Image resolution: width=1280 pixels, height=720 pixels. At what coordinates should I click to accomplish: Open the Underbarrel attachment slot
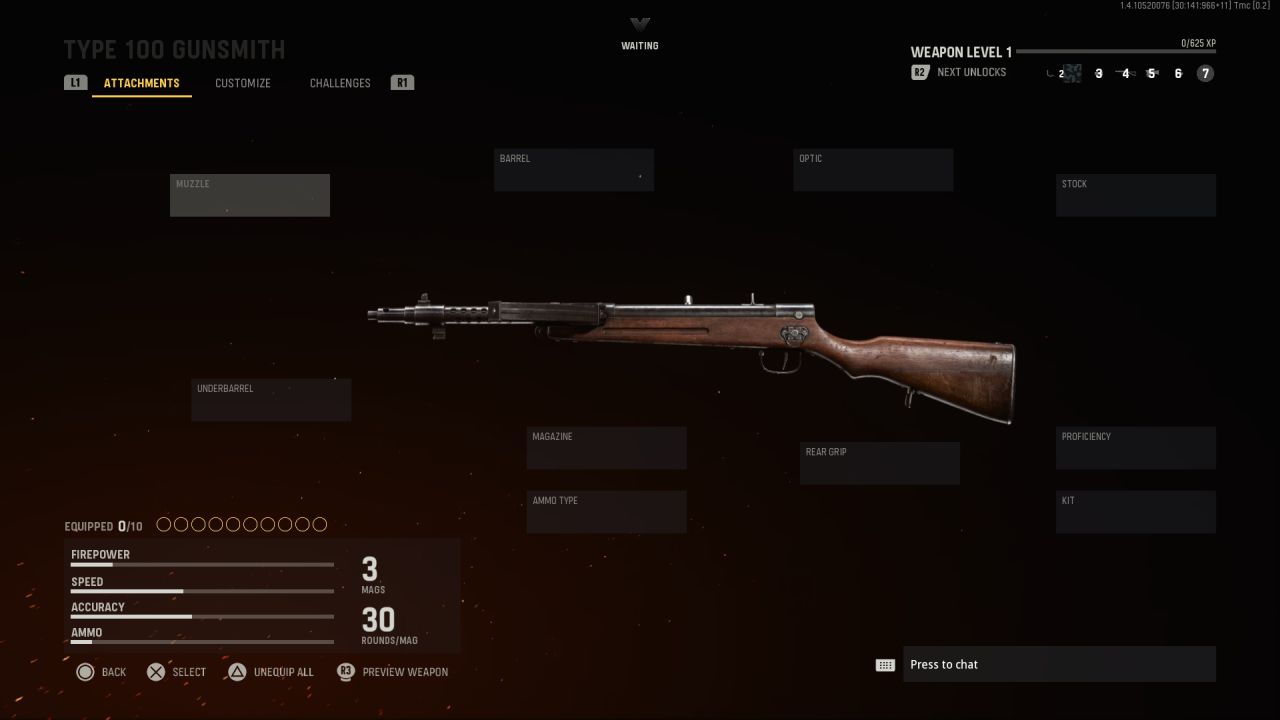[271, 400]
